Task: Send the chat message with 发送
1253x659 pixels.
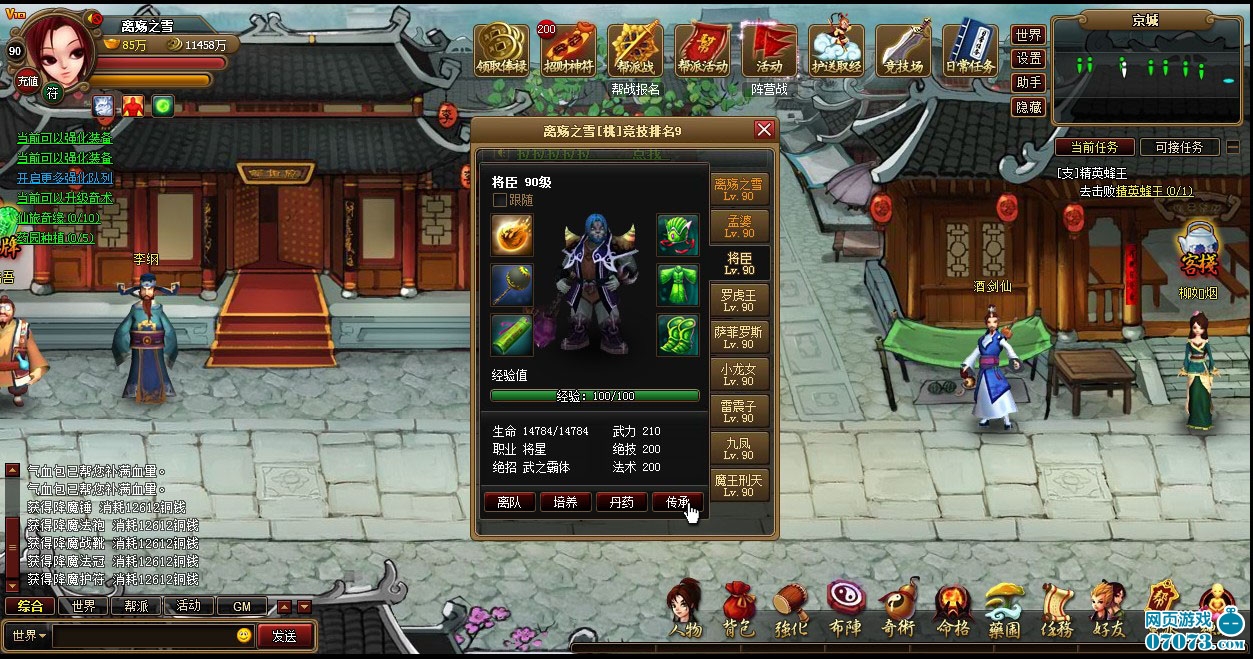Action: coord(284,636)
